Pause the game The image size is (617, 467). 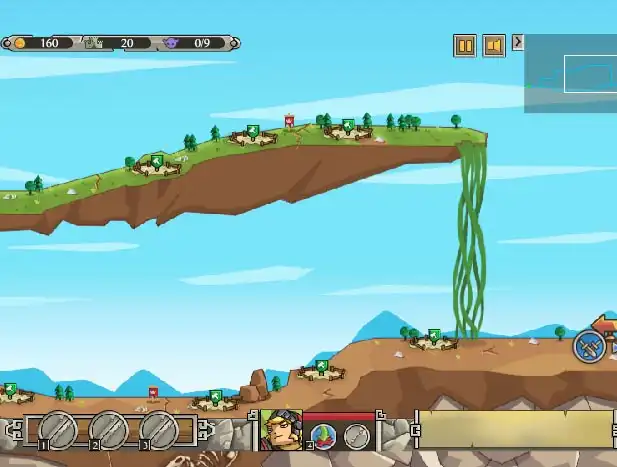click(x=464, y=45)
